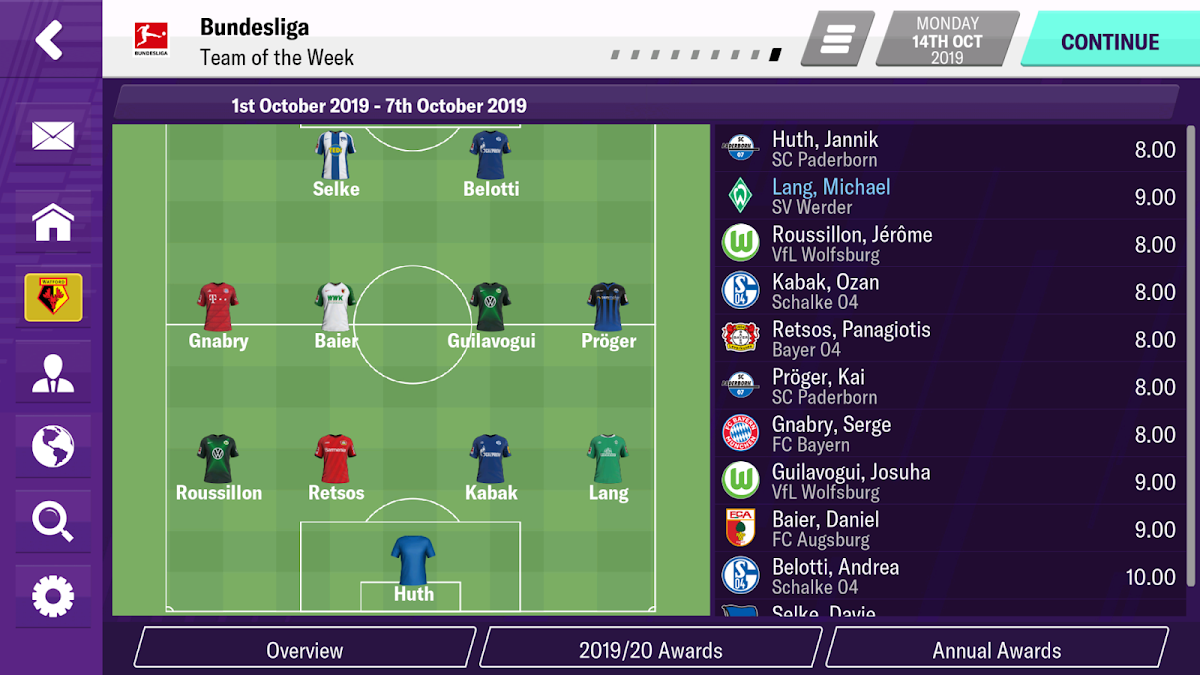
Task: Switch to the Annual Awards tab
Action: [x=996, y=650]
